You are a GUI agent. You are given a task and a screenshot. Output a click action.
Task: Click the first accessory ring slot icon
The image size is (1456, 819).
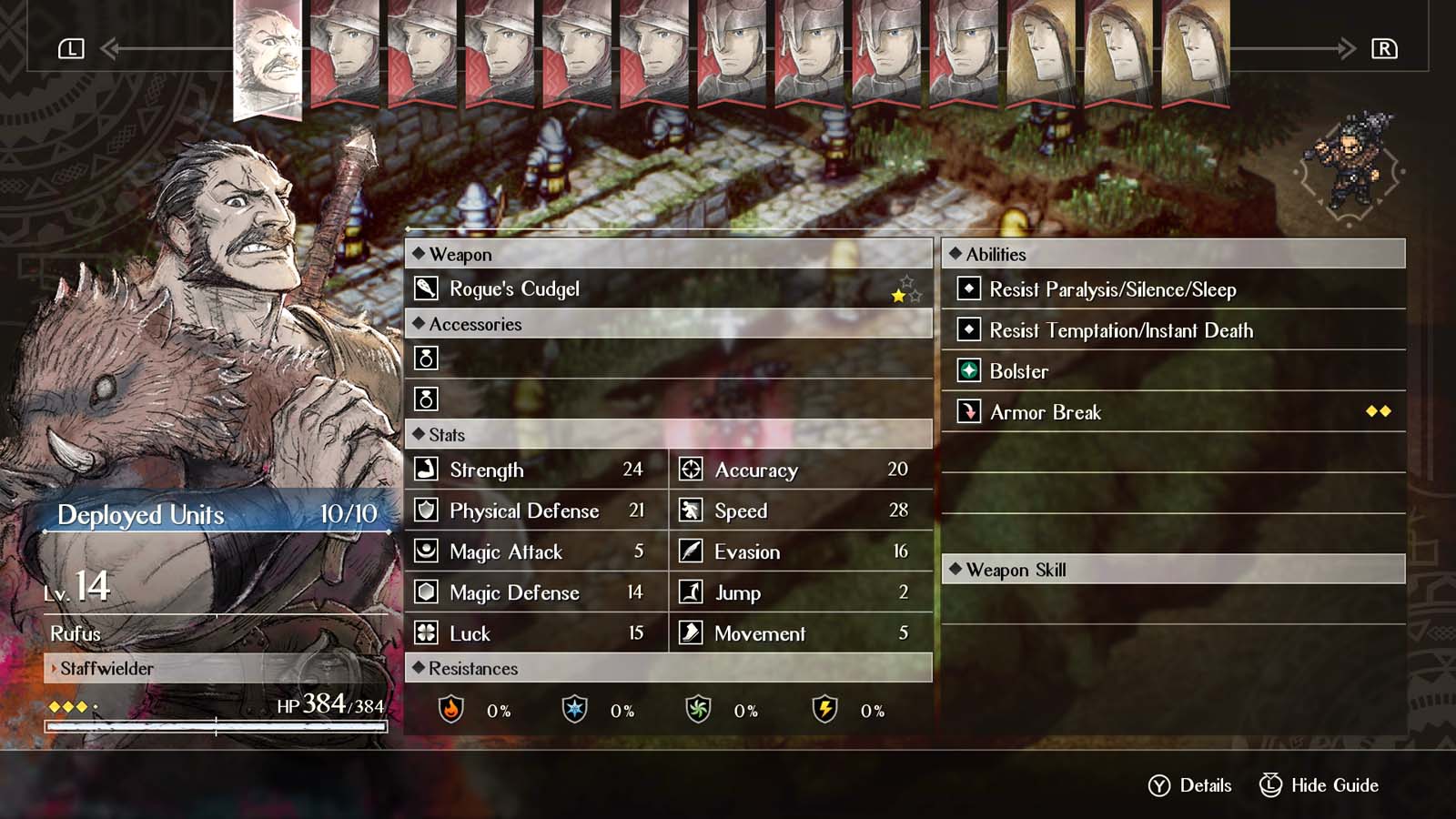425,359
